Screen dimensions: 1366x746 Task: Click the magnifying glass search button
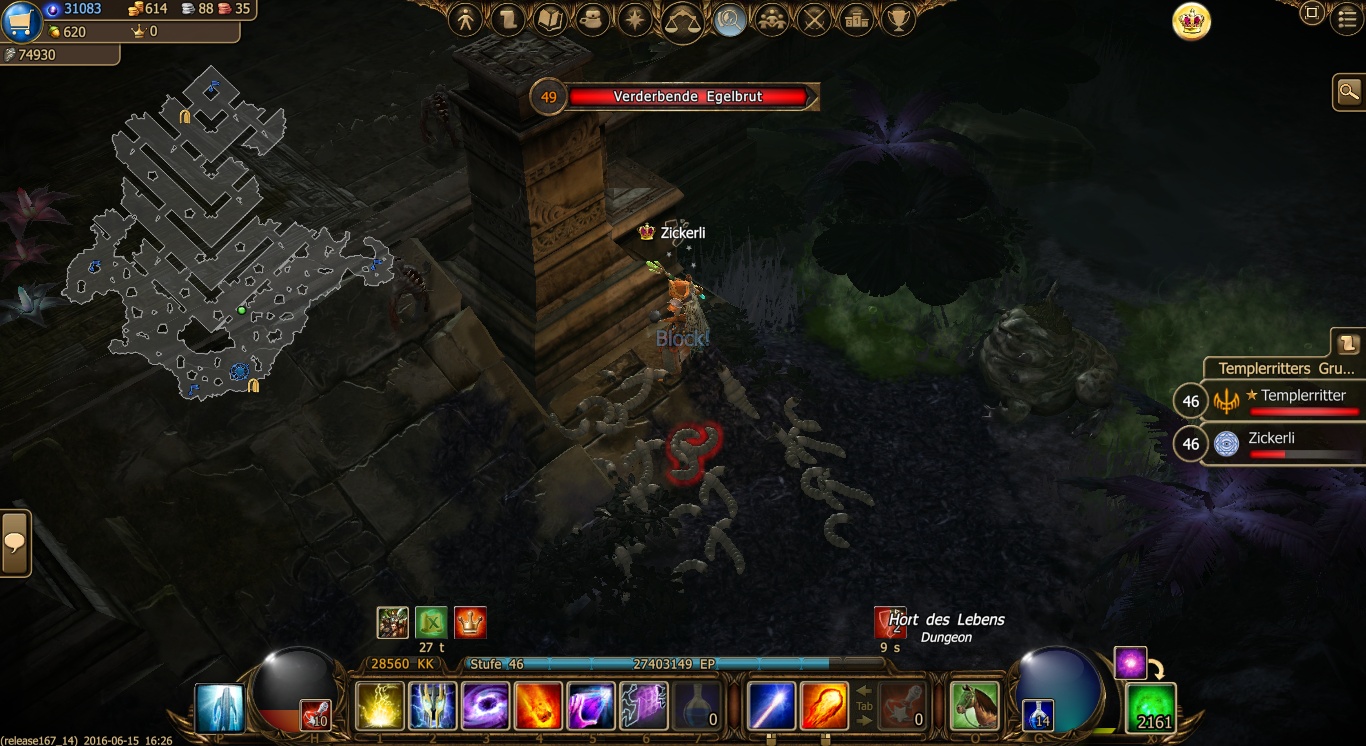1349,92
